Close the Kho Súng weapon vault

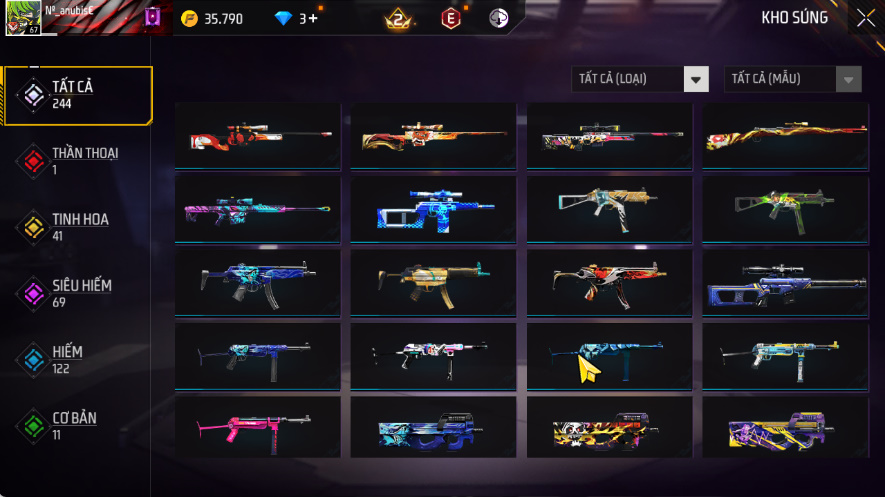865,18
